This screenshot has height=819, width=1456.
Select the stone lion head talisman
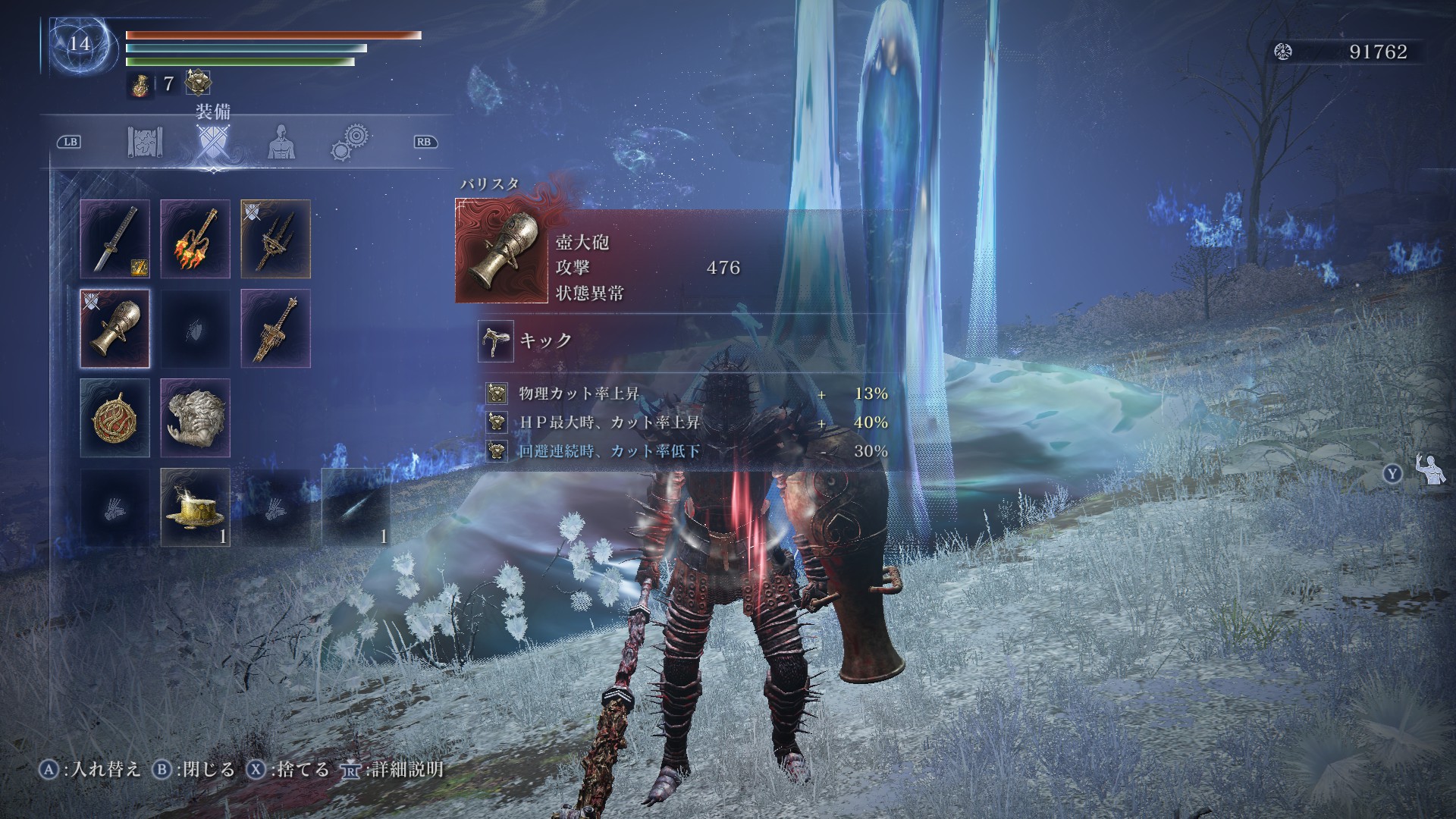tap(195, 418)
